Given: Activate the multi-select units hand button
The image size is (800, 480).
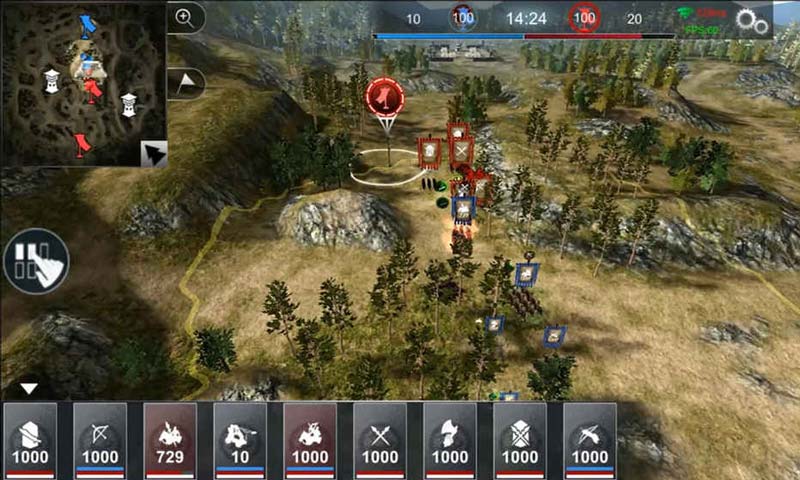Looking at the screenshot, I should click(x=36, y=261).
